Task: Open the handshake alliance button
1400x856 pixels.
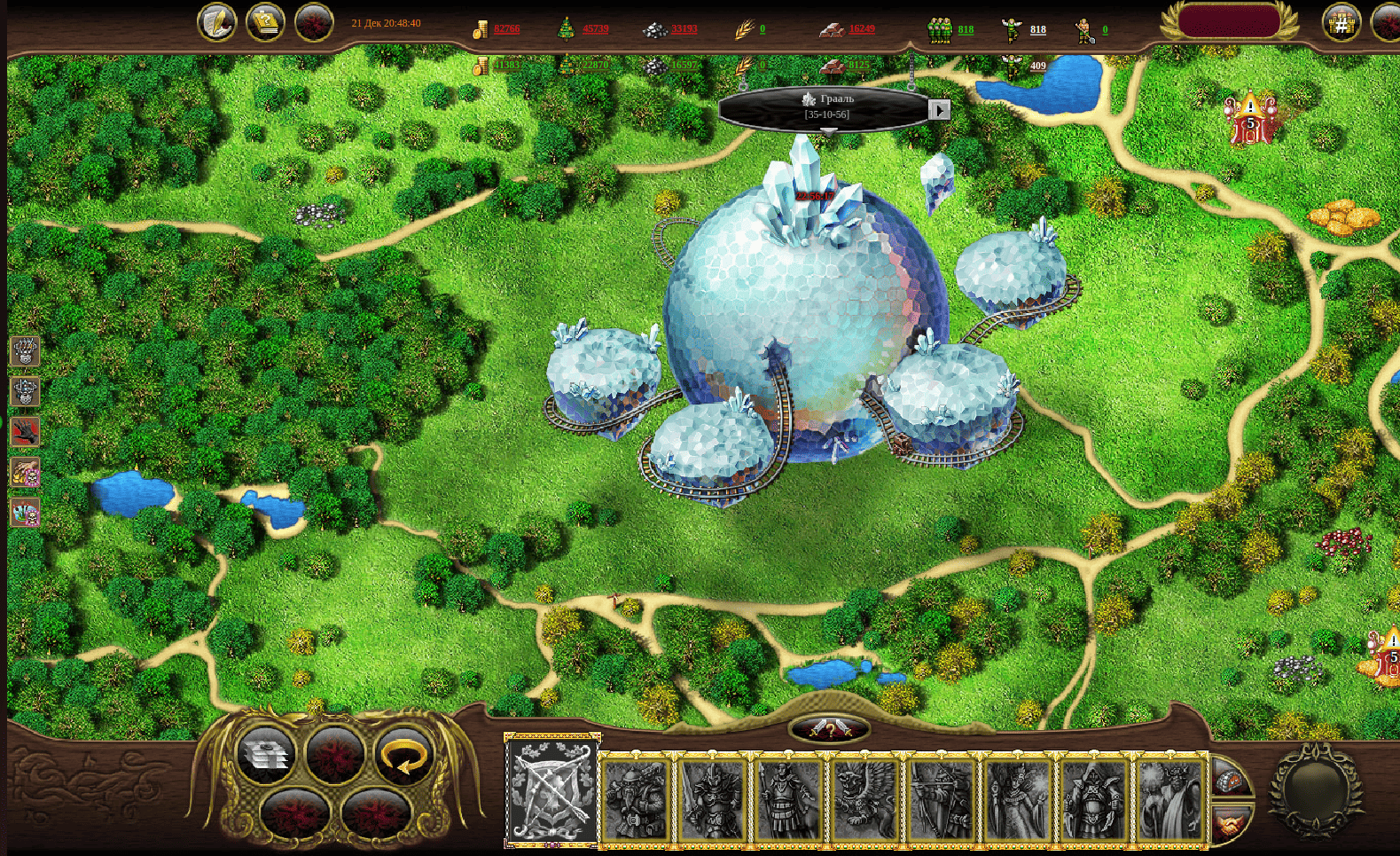Action: 1229,827
